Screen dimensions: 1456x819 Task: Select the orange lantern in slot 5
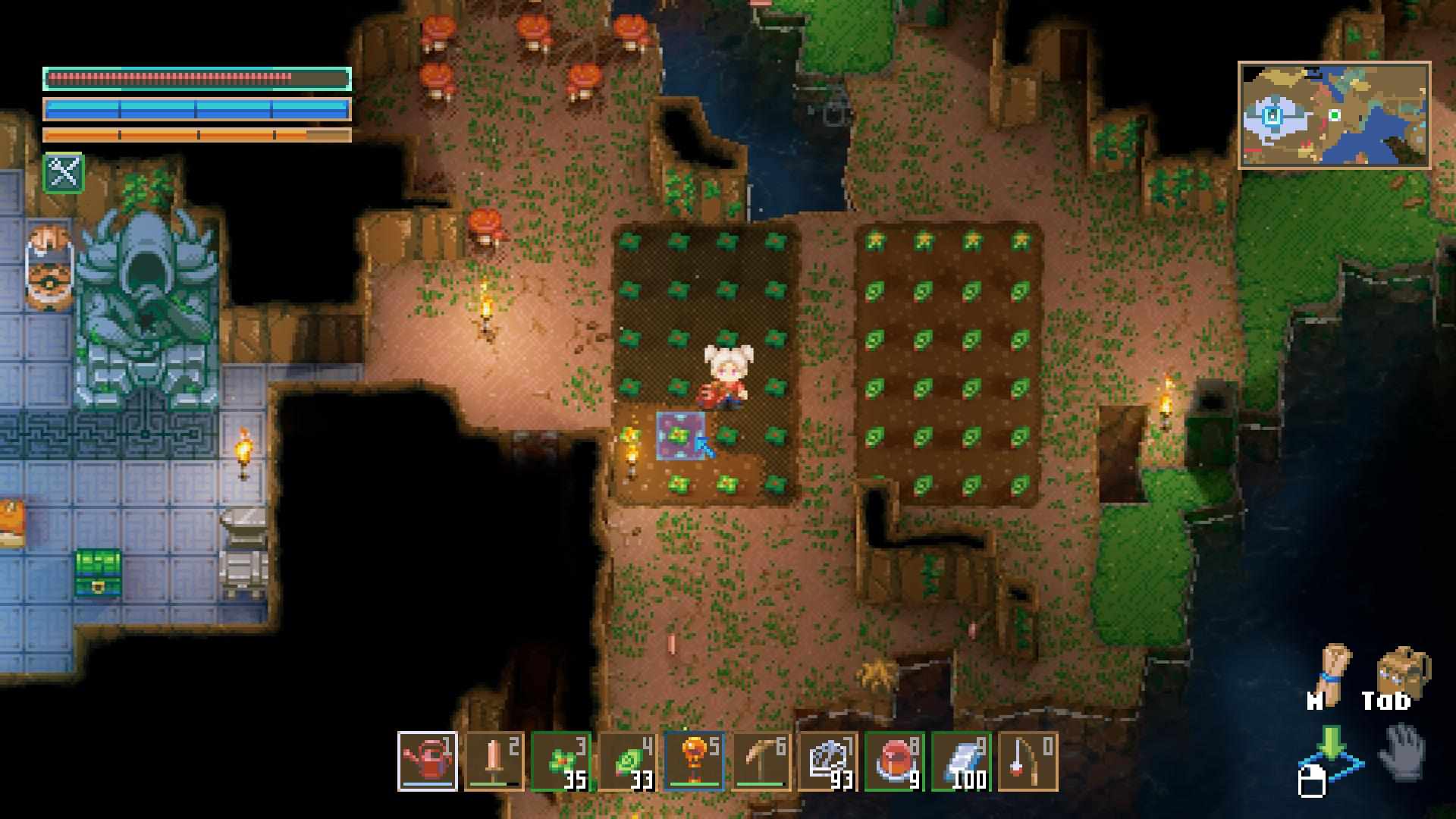(x=695, y=761)
